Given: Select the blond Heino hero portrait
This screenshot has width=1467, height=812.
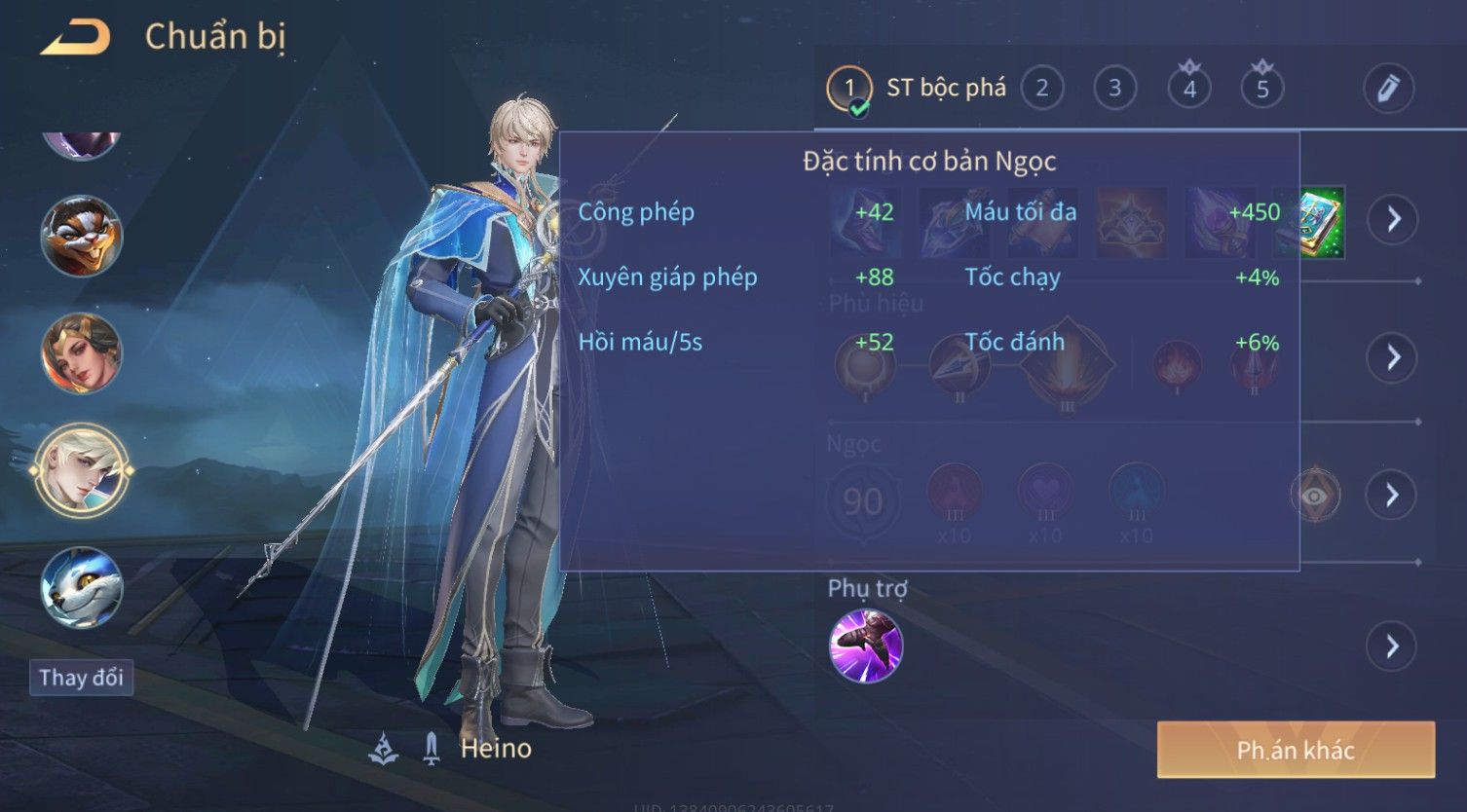Looking at the screenshot, I should click(x=81, y=471).
